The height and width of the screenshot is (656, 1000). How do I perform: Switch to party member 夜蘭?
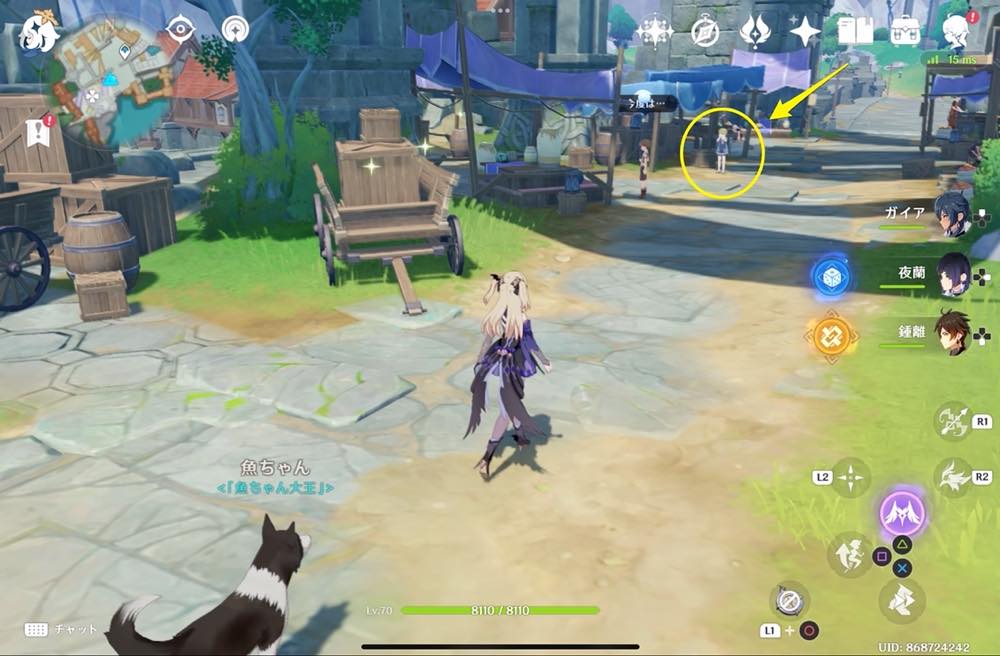(952, 273)
